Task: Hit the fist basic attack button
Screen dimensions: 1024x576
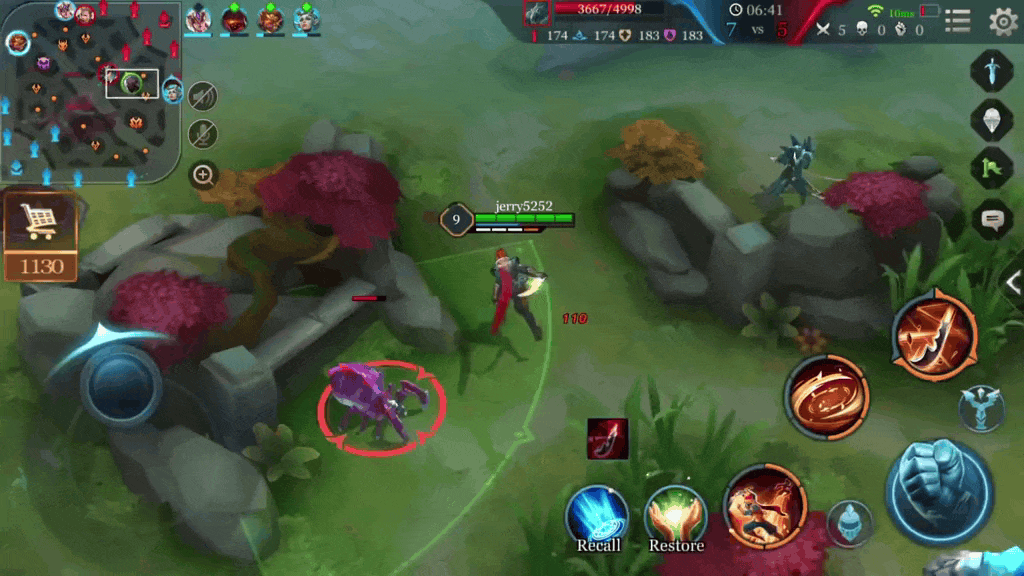Action: 939,491
